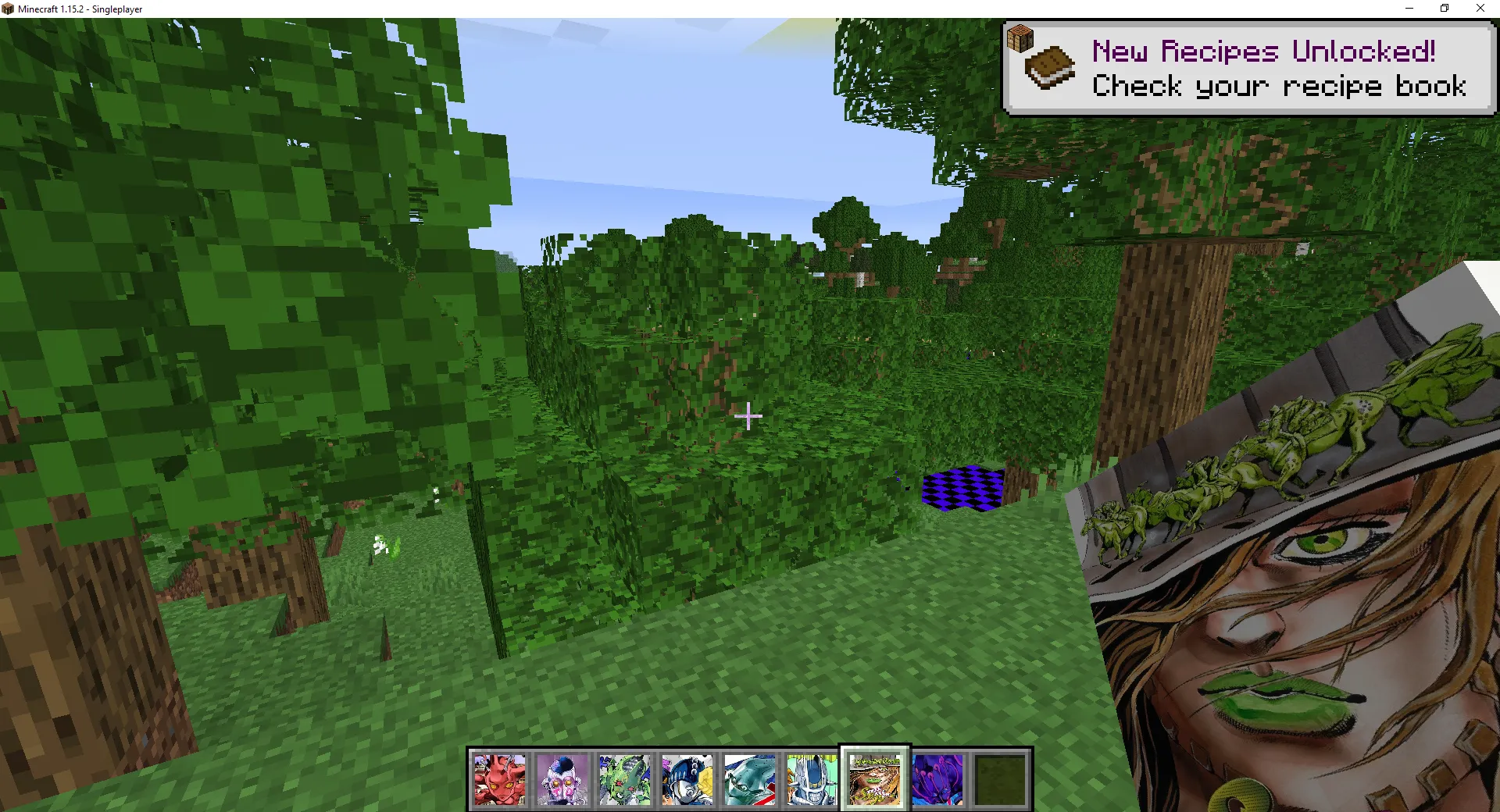Select the green insect stand item in slot three
The width and height of the screenshot is (1500, 812).
click(x=625, y=778)
